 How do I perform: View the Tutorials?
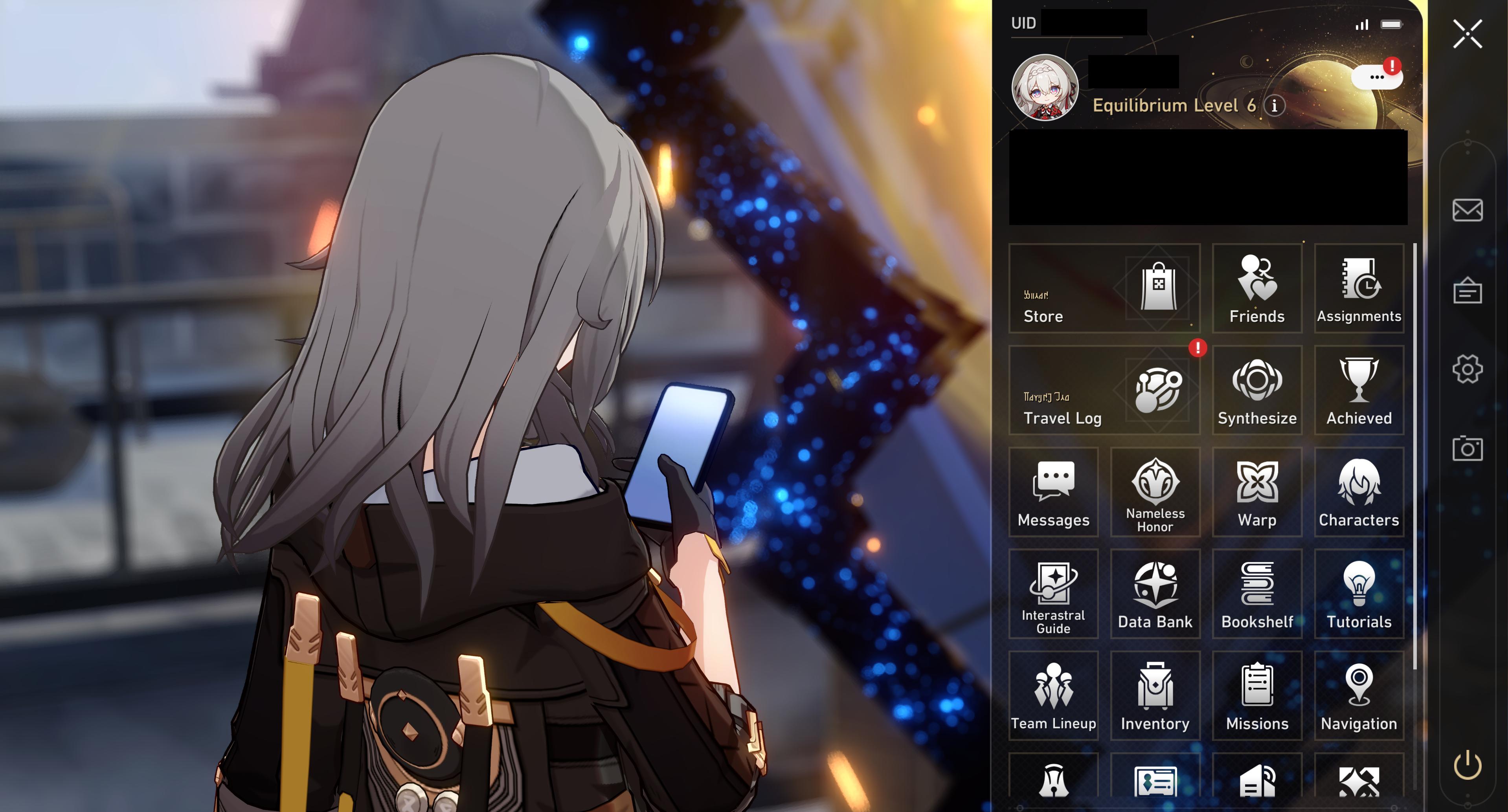pos(1359,594)
